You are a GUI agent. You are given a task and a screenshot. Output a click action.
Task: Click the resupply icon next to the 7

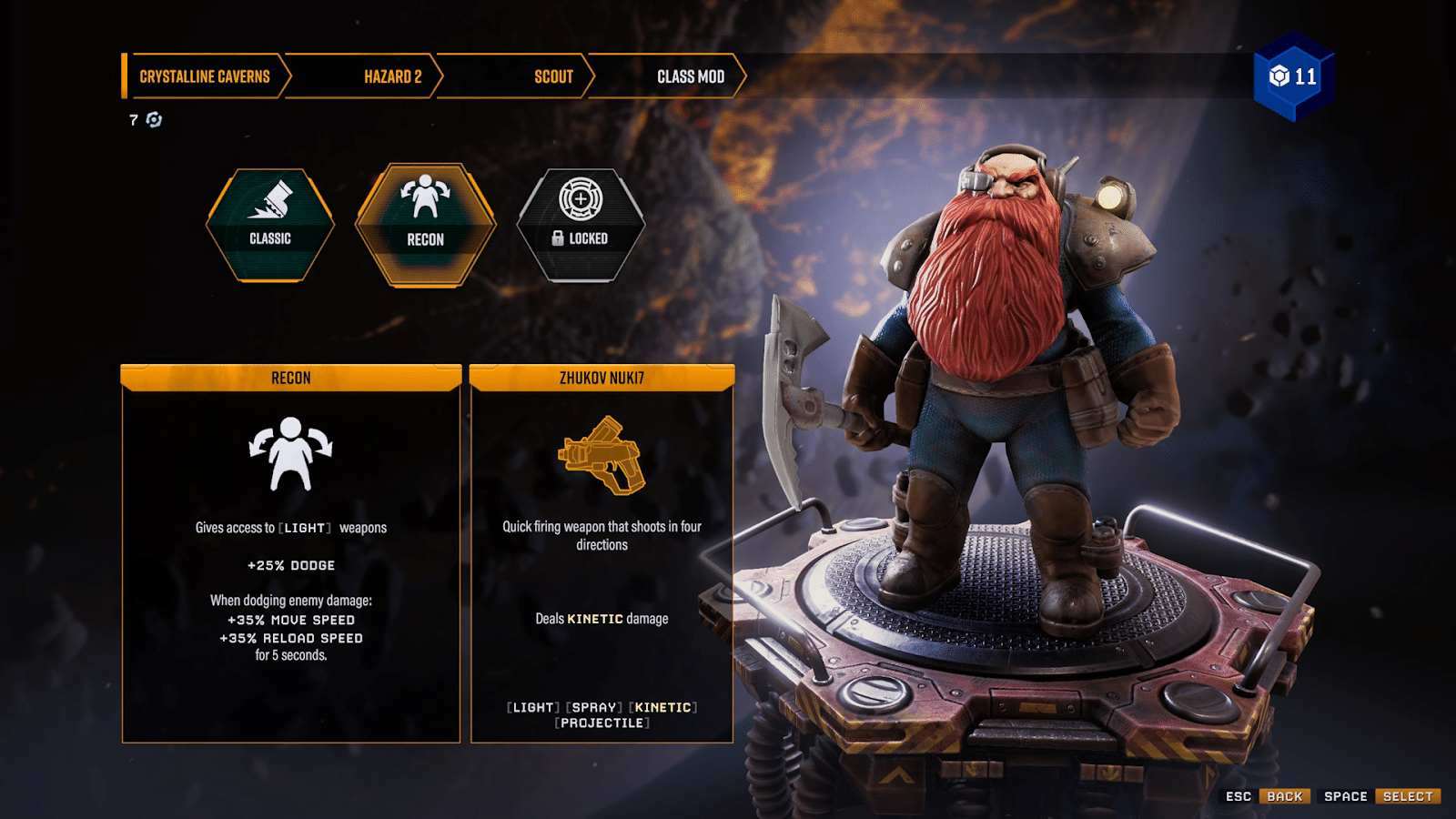(x=153, y=119)
